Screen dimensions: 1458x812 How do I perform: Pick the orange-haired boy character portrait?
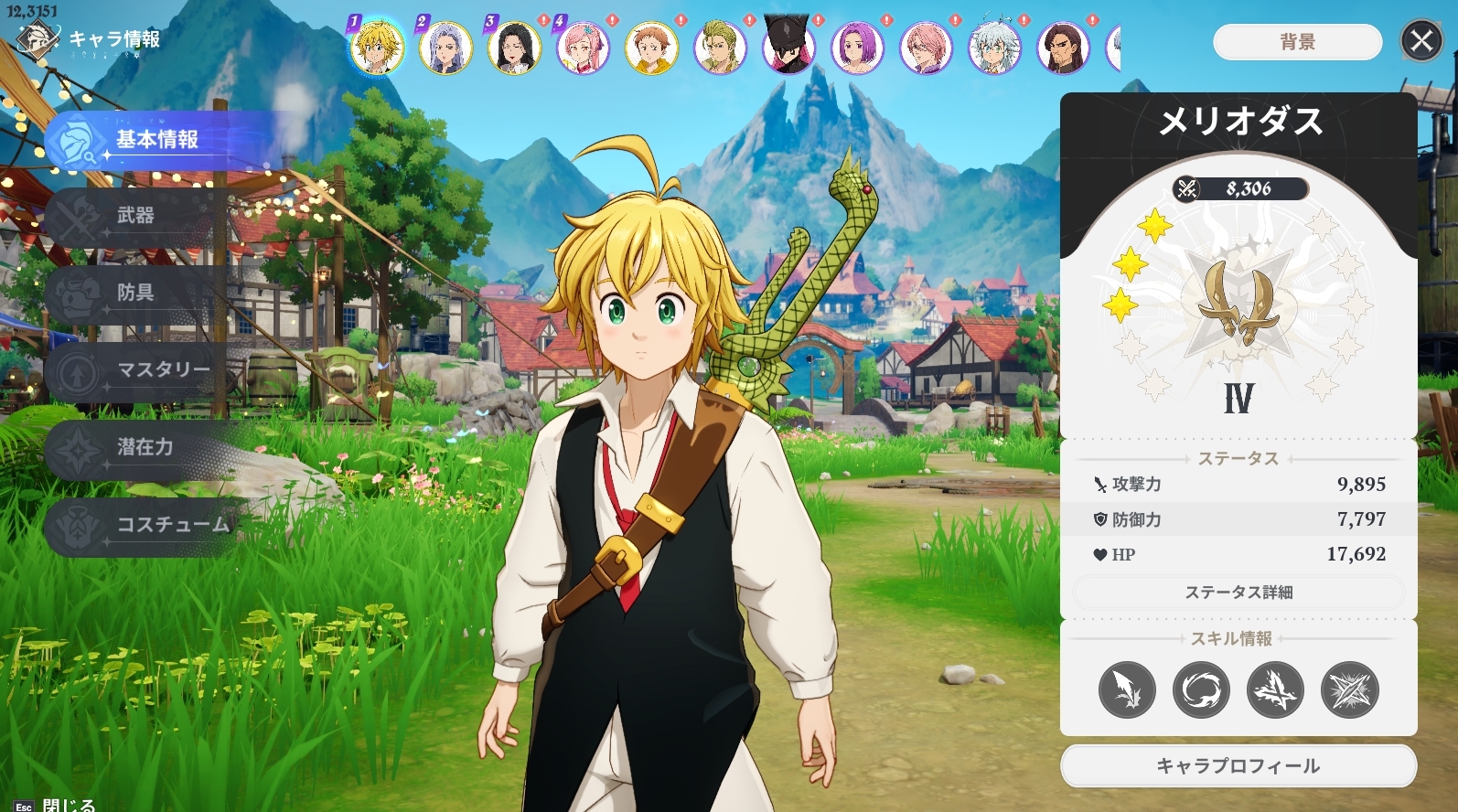tap(651, 48)
